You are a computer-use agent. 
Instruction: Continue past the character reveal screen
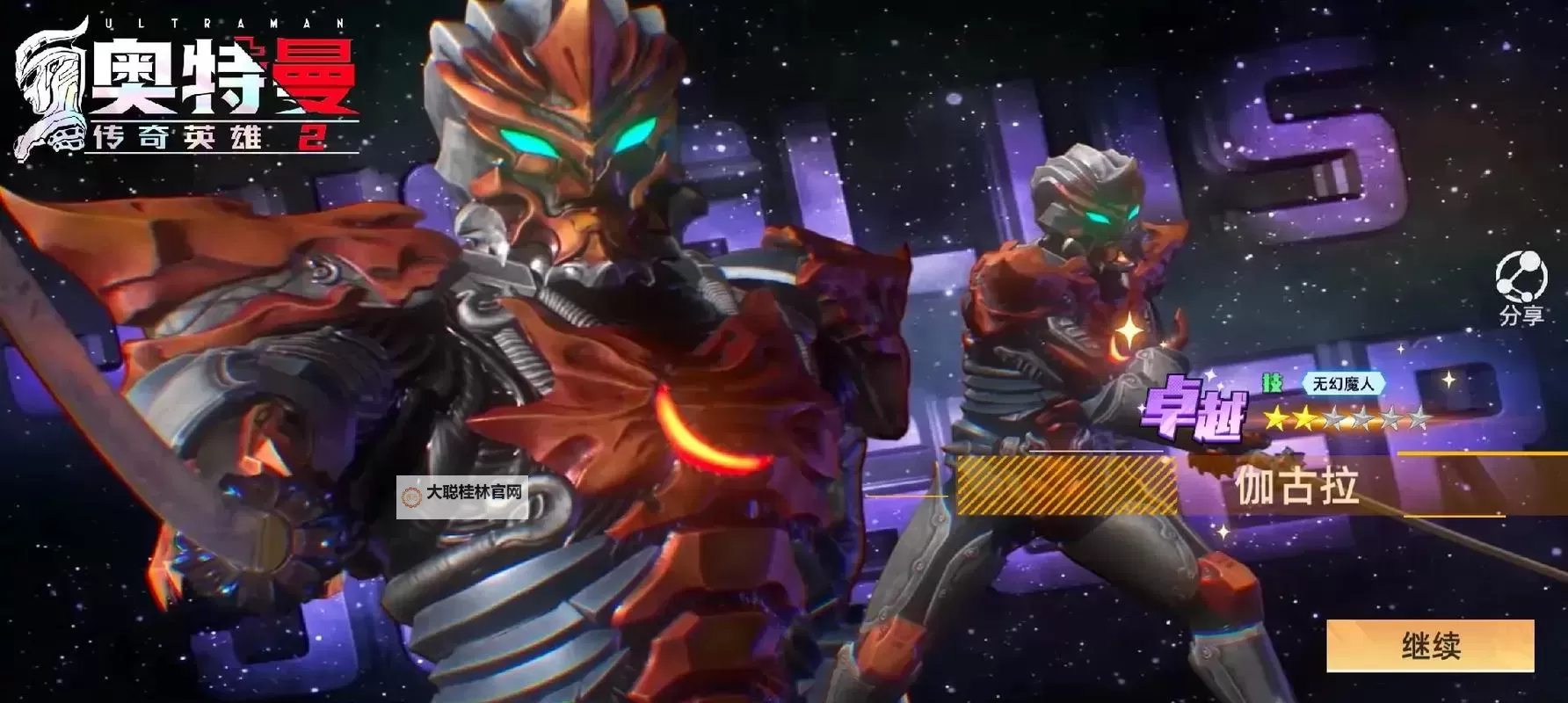(x=1430, y=646)
